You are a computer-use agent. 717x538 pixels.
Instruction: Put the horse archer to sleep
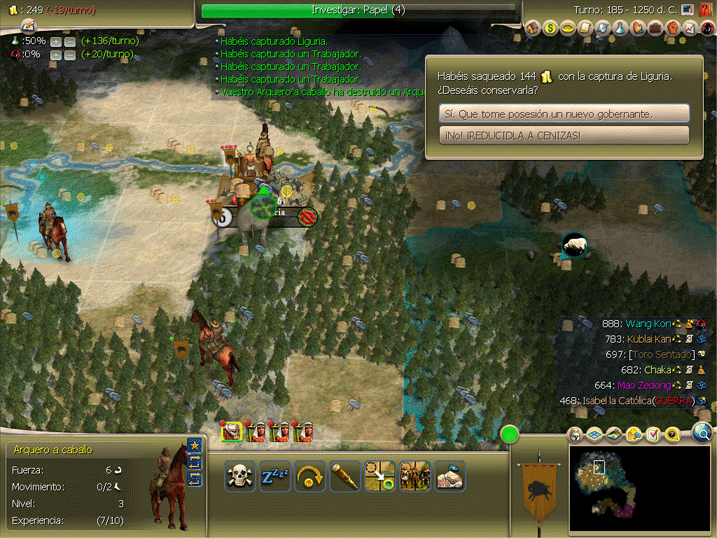click(x=275, y=476)
